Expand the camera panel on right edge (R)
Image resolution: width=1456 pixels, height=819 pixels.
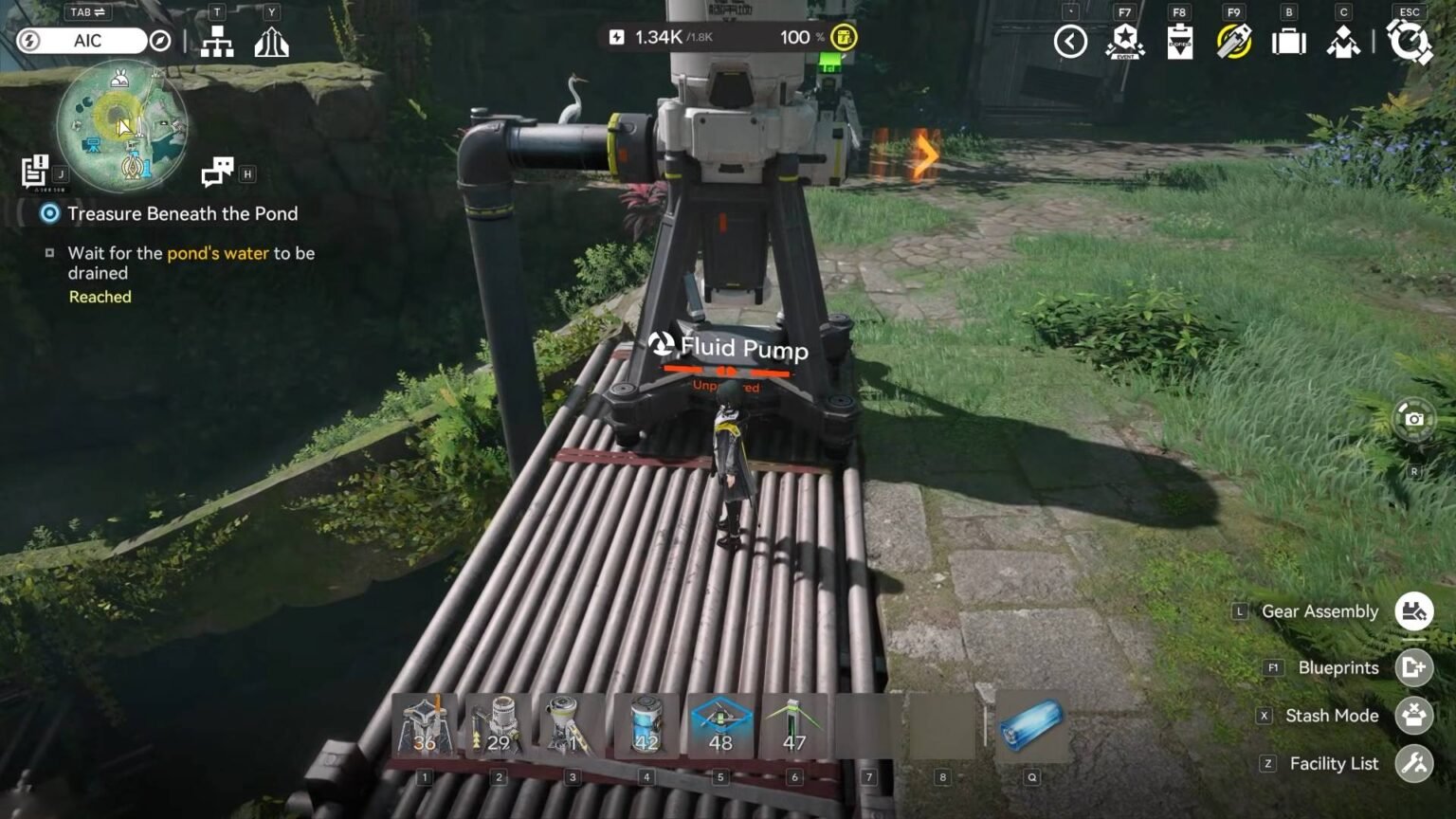[1413, 420]
